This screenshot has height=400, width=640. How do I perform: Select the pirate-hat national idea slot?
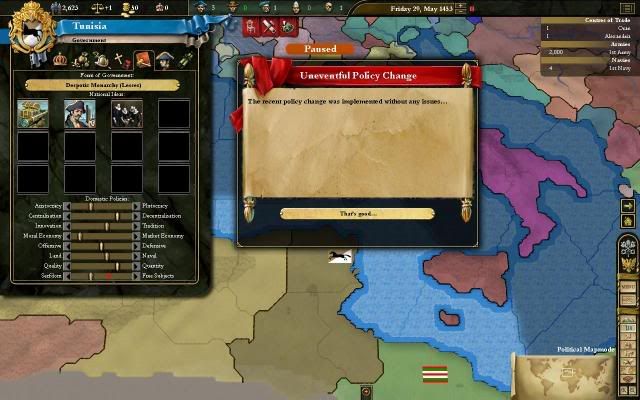pyautogui.click(x=80, y=115)
